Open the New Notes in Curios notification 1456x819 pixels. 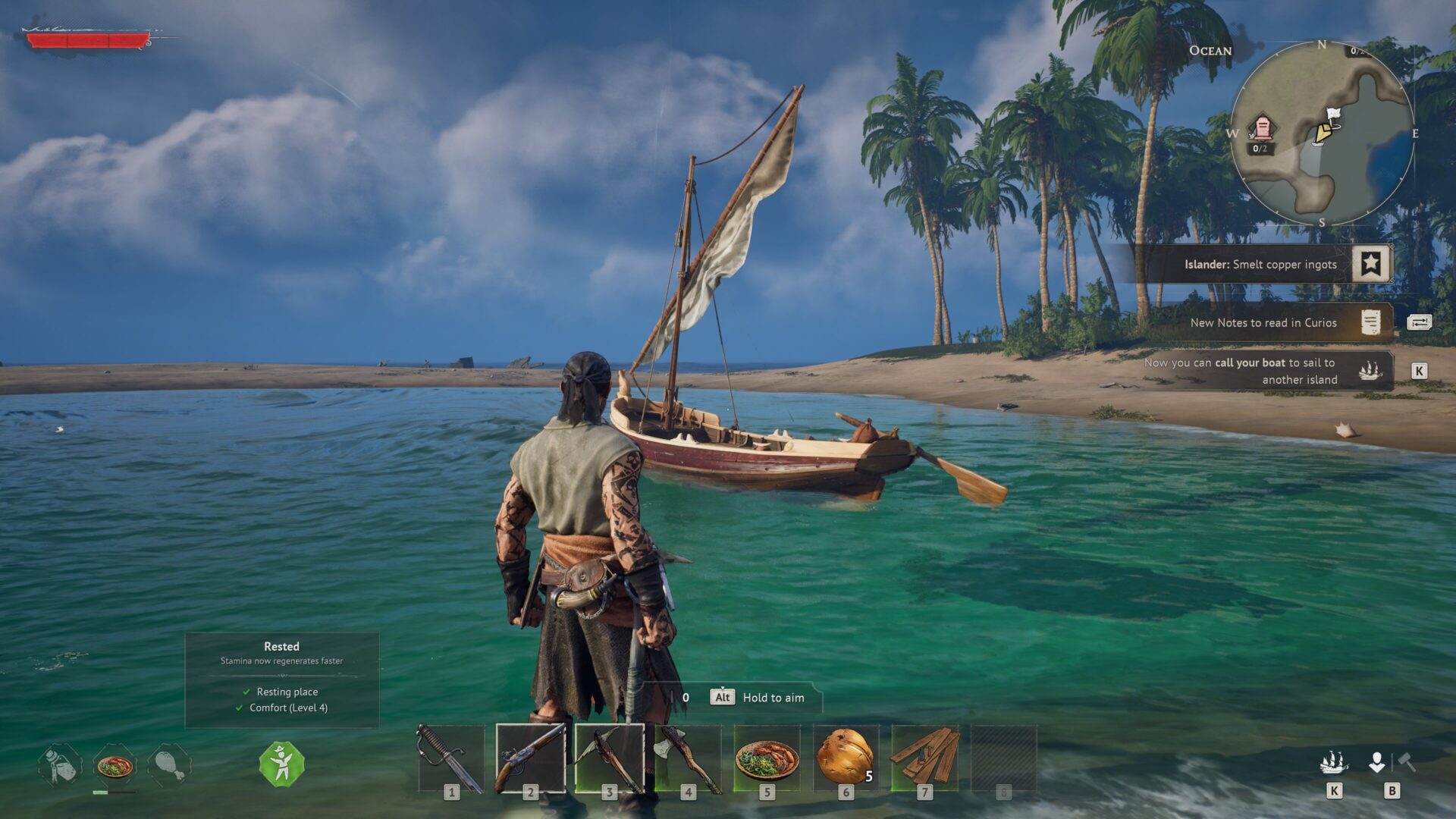(x=1263, y=323)
